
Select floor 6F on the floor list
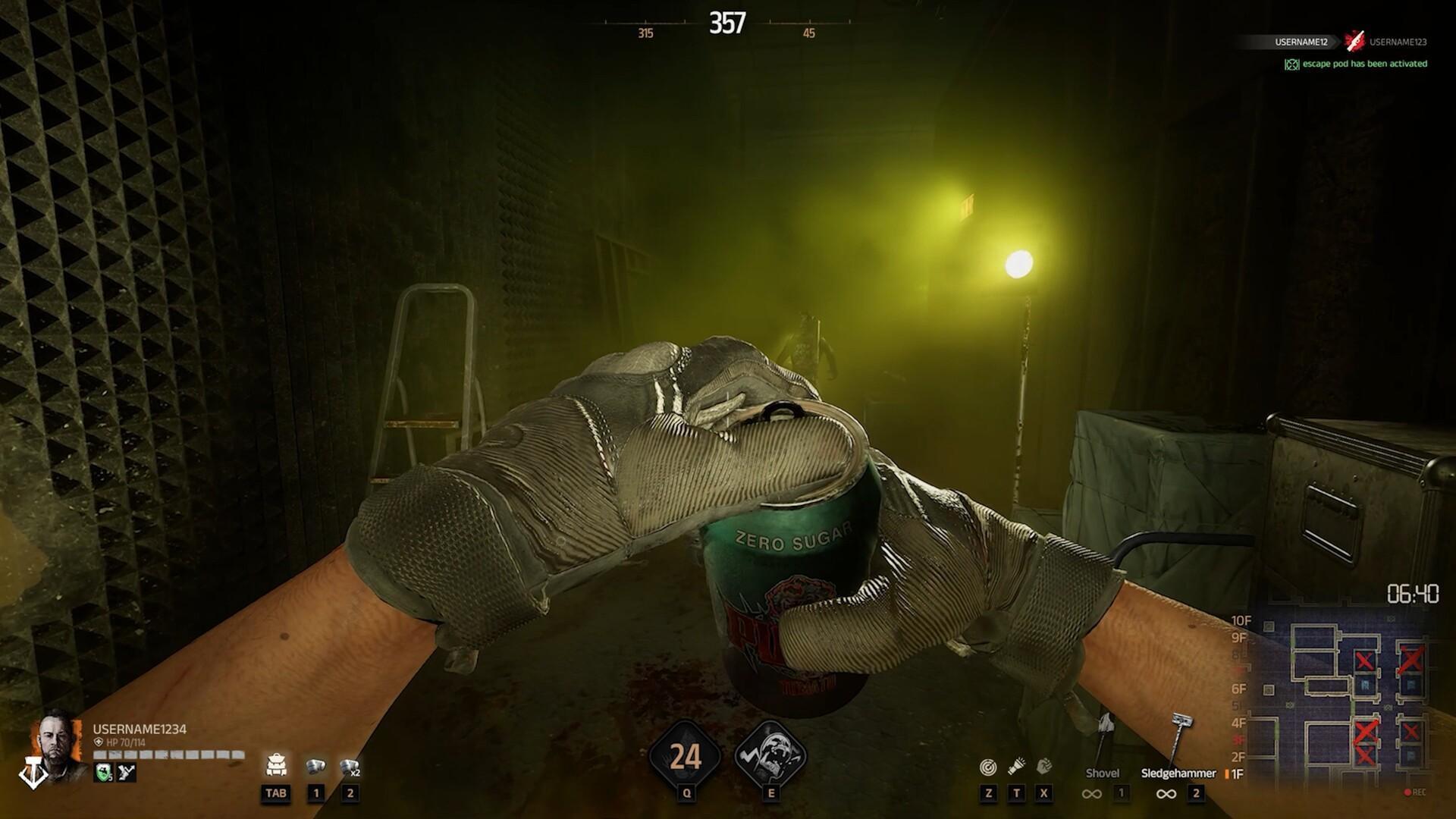point(1239,689)
